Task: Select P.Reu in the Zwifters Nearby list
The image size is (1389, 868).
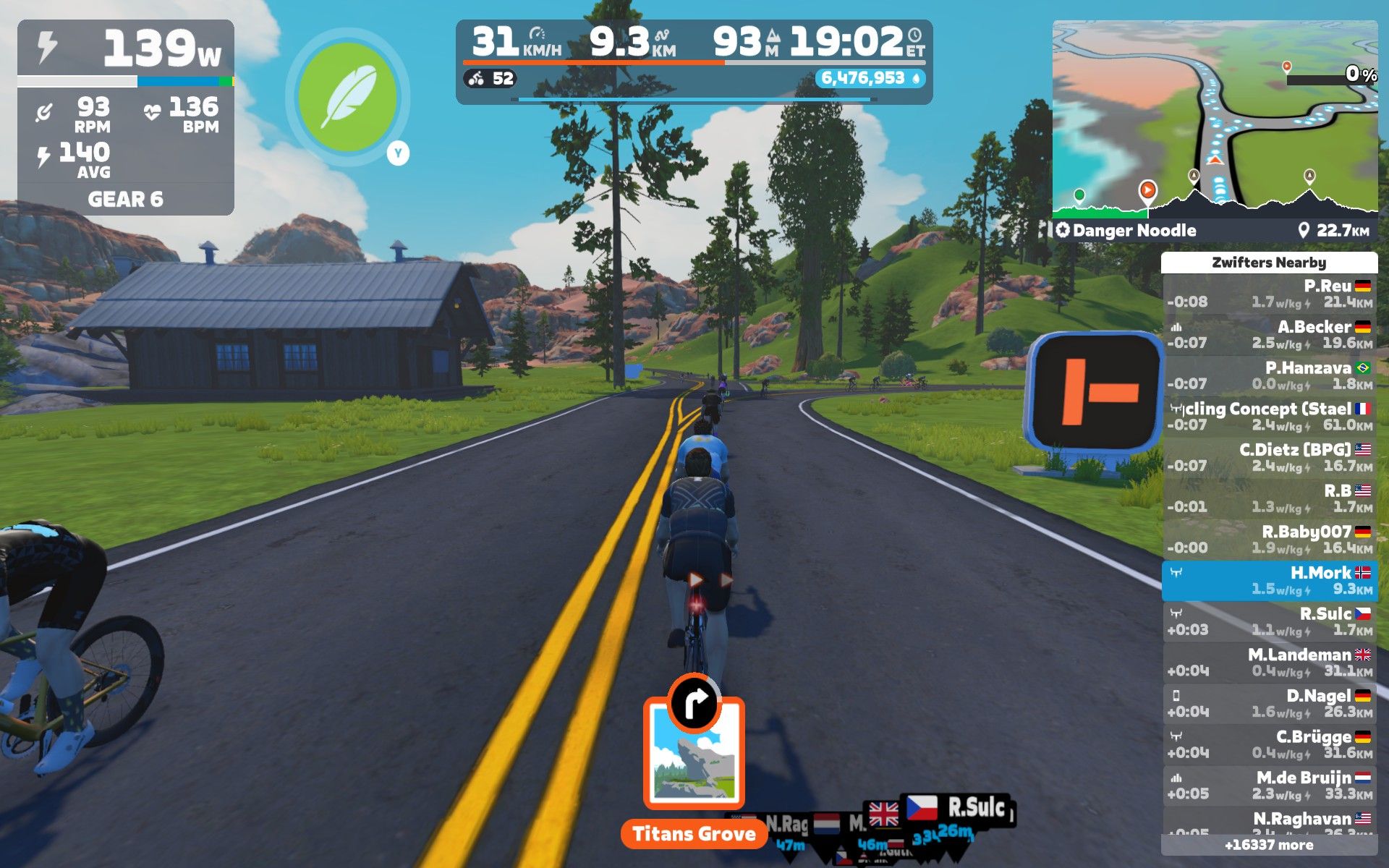Action: 1270,294
